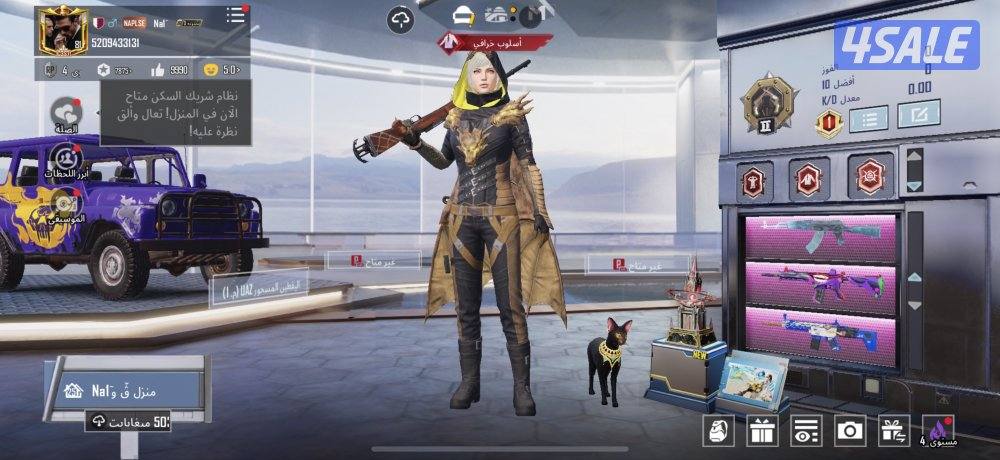This screenshot has height=460, width=1000.
Task: Open the stats list button beside K/D
Action: [x=869, y=117]
